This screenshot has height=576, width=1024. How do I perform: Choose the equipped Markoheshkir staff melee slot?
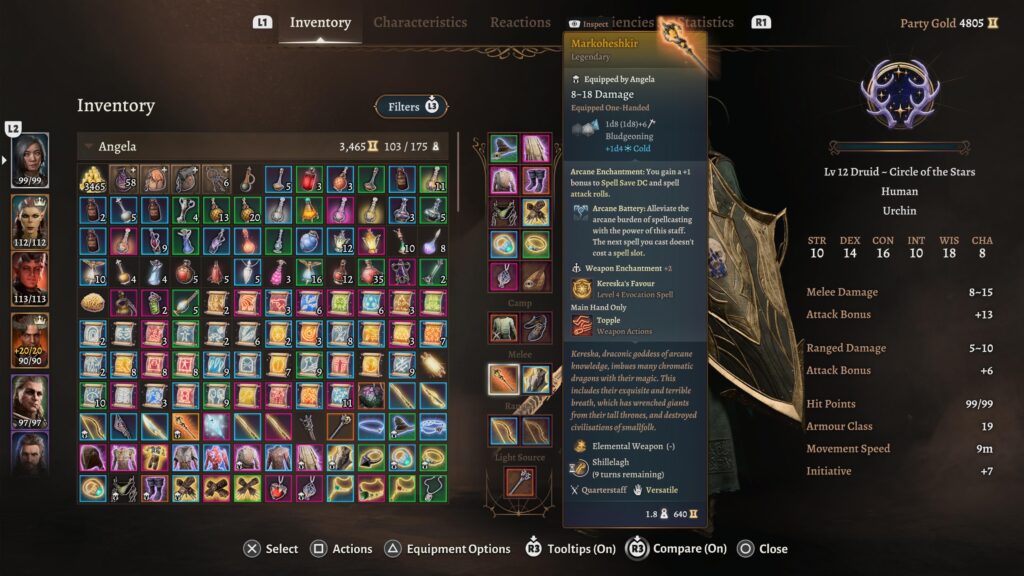[x=504, y=378]
